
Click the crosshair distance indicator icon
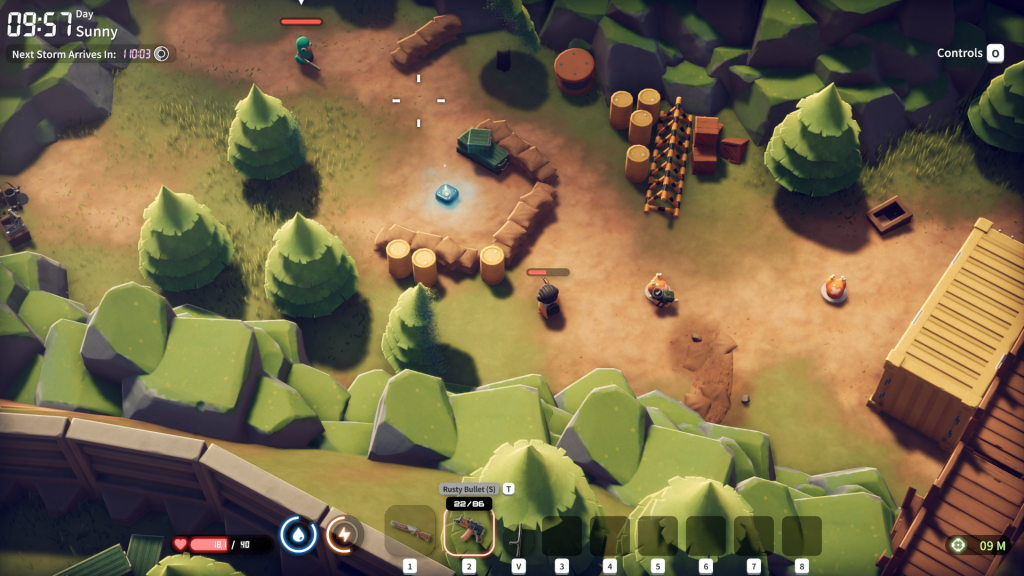tap(959, 545)
